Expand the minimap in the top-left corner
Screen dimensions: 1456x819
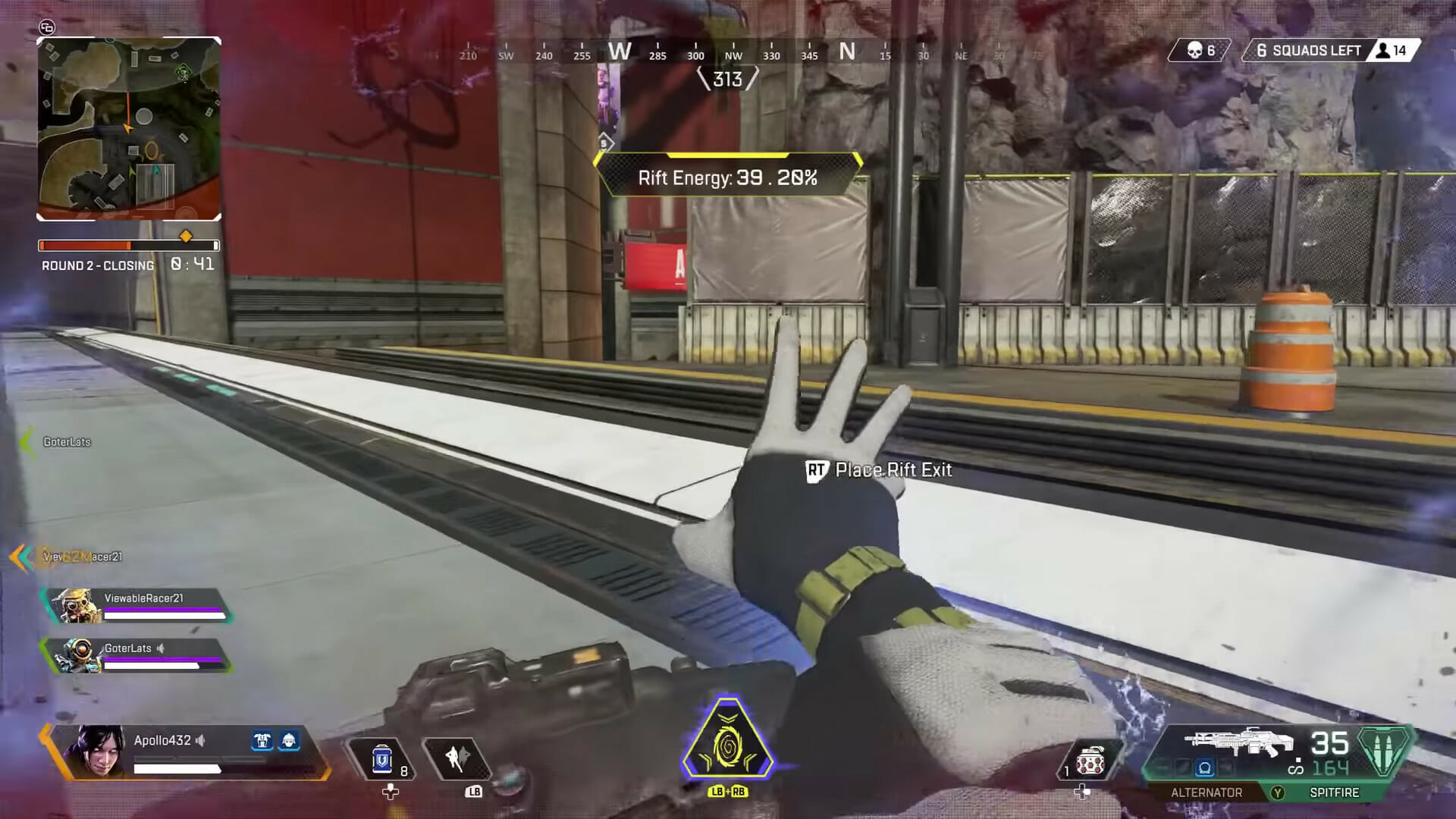[x=129, y=129]
